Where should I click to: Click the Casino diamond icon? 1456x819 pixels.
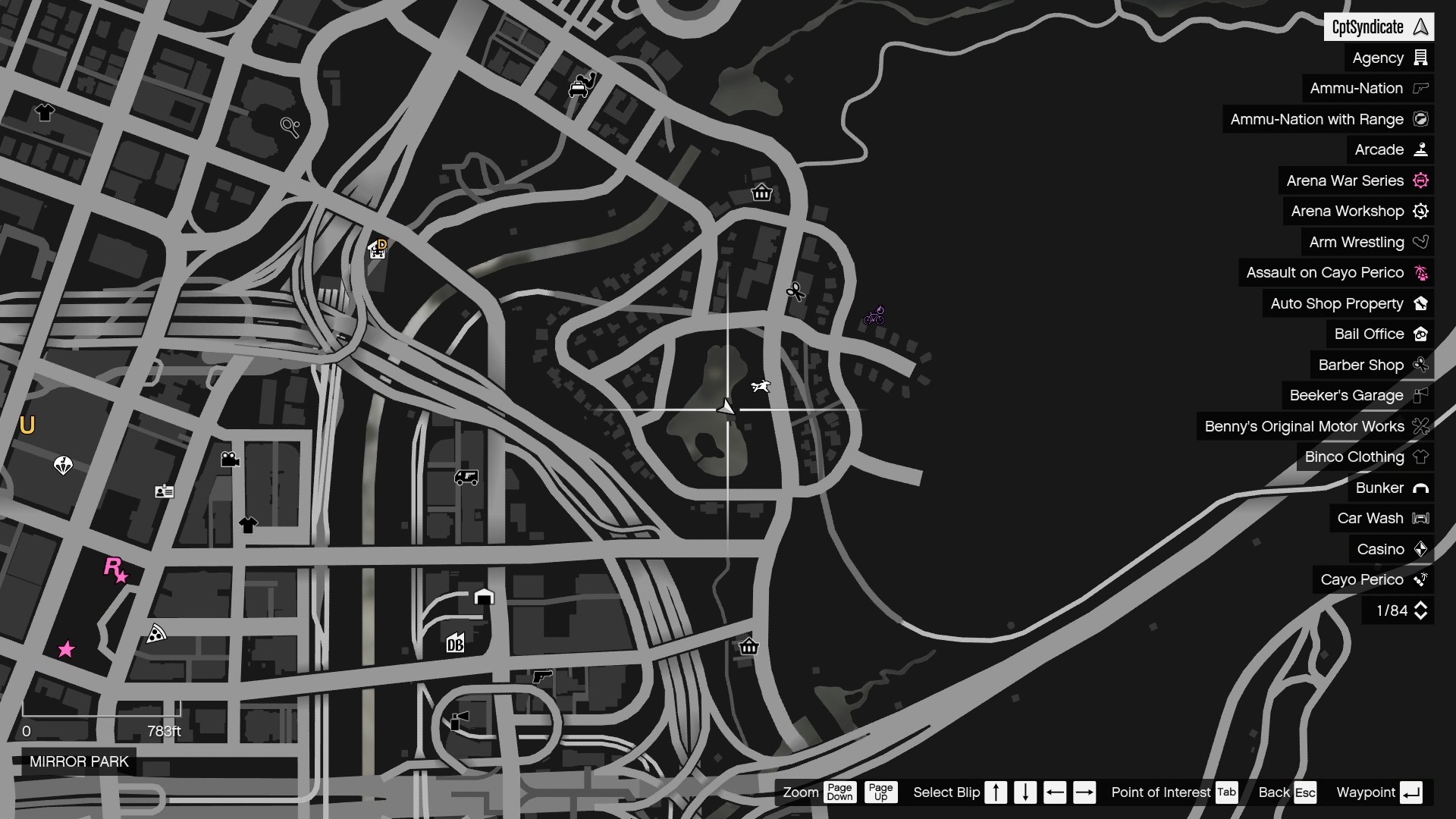(1422, 549)
